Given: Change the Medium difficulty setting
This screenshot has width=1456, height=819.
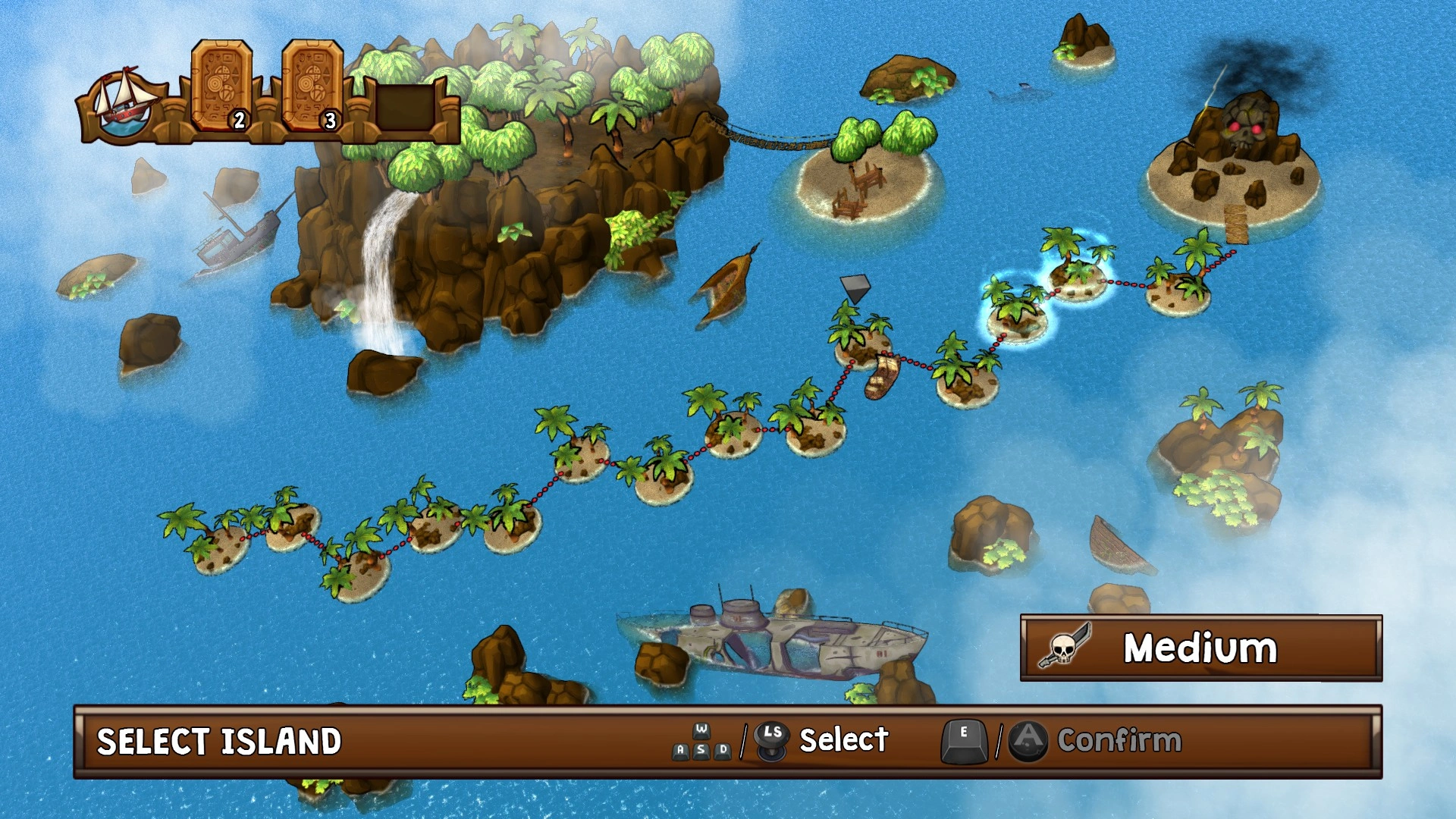Looking at the screenshot, I should pyautogui.click(x=1200, y=648).
